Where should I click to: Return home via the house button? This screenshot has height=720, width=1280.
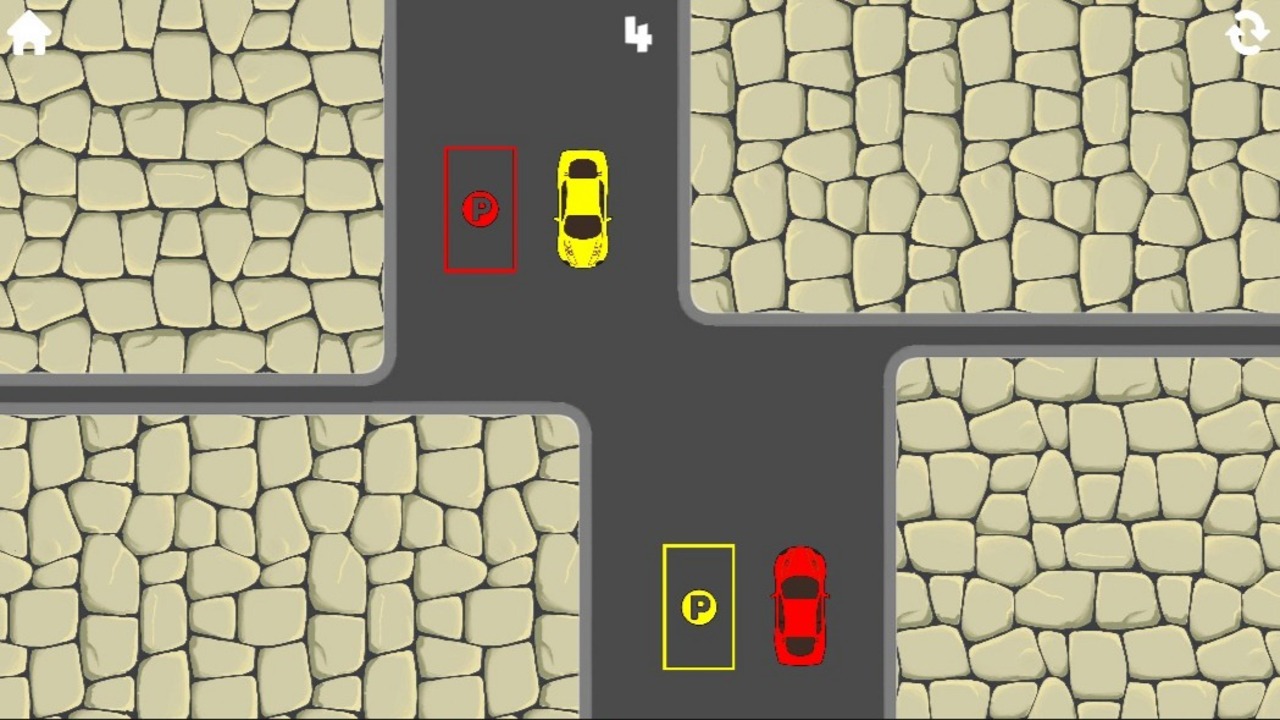point(27,33)
